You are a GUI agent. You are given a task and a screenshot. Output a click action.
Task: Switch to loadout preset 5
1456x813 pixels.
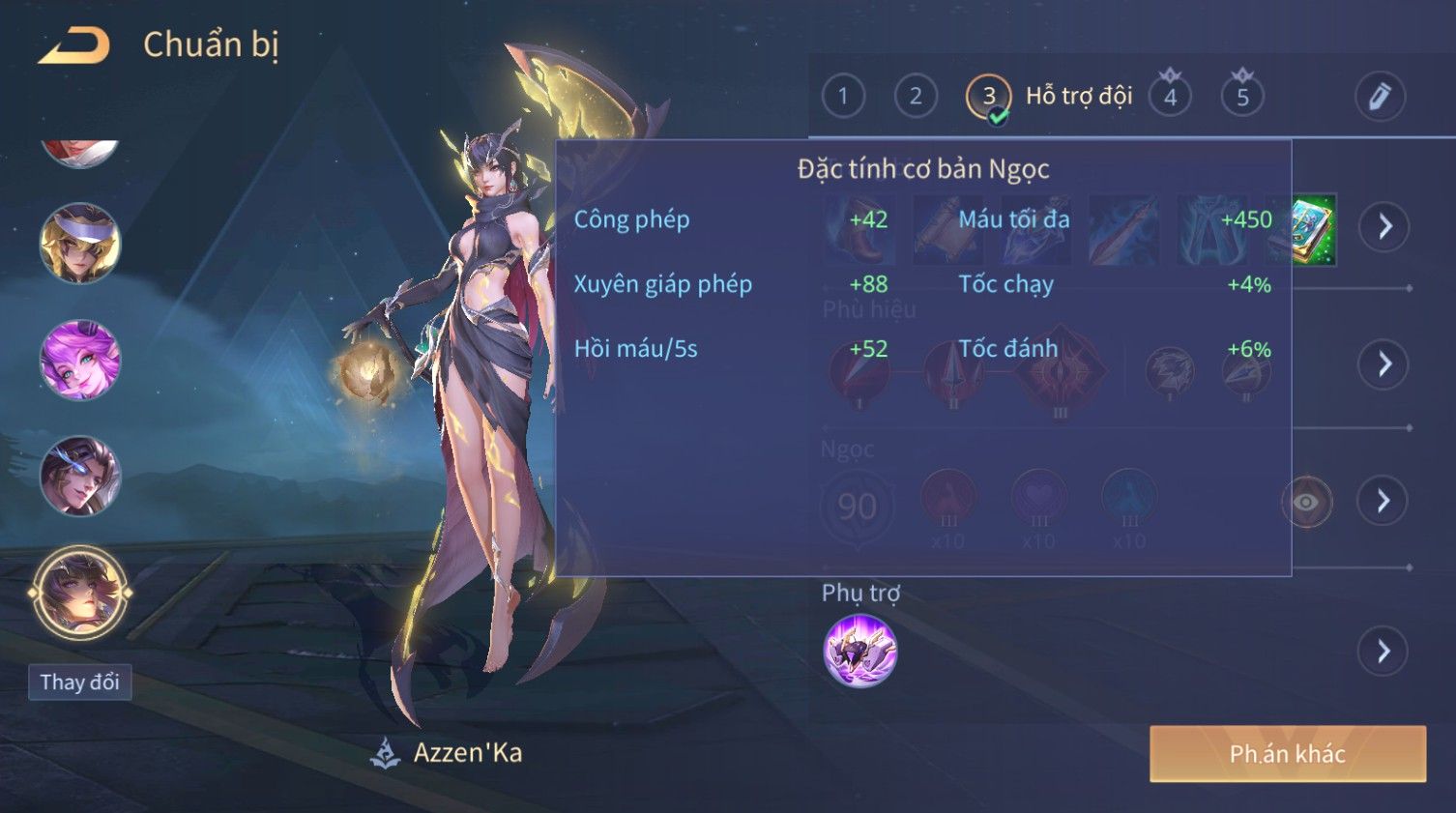click(x=1242, y=97)
